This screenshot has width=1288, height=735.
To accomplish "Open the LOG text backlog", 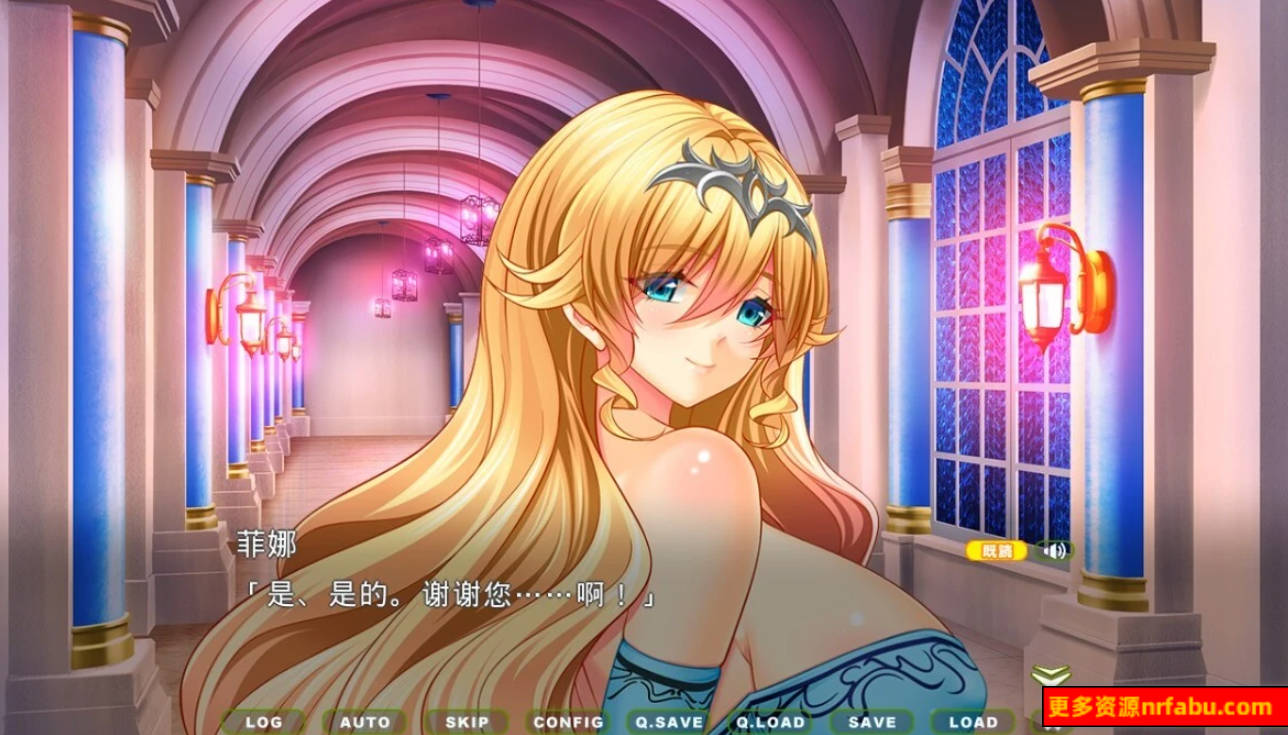I will click(262, 722).
